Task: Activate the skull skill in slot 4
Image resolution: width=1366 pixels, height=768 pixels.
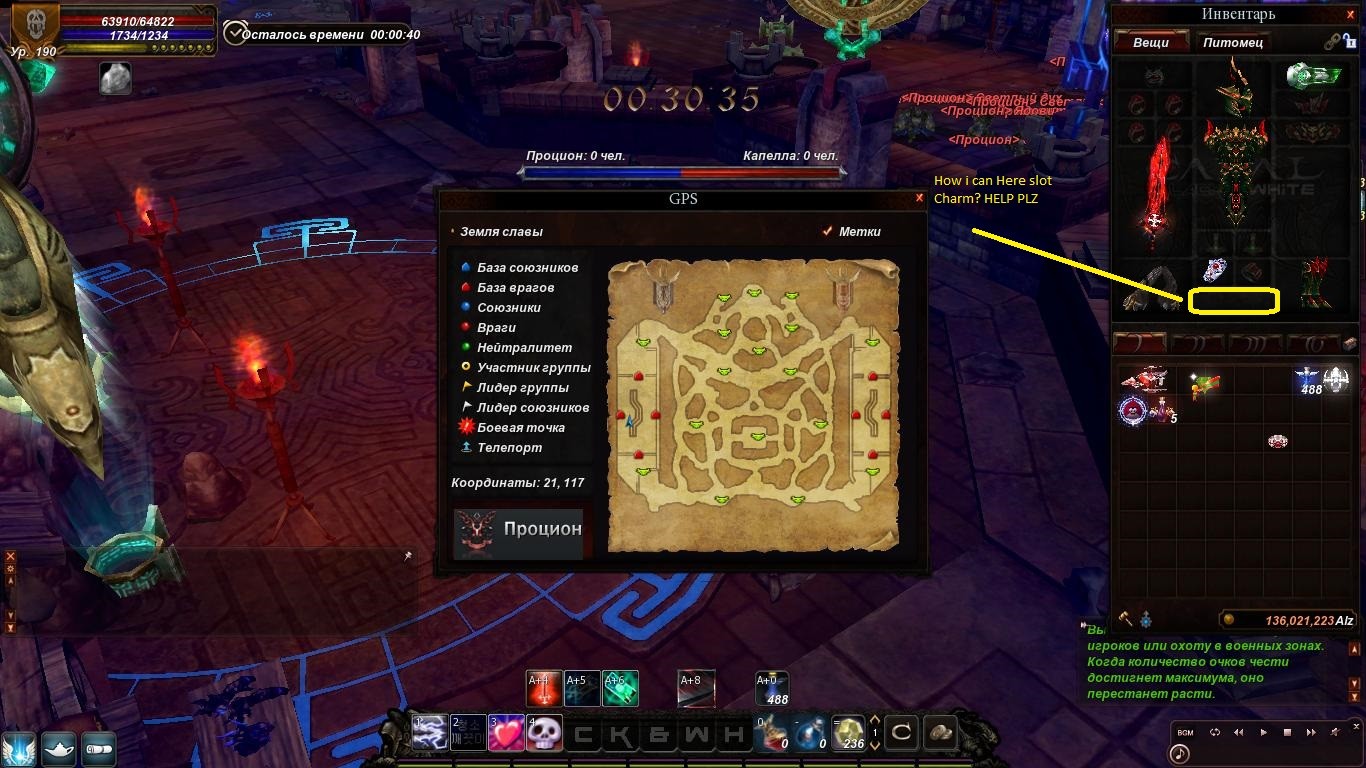Action: pos(544,733)
